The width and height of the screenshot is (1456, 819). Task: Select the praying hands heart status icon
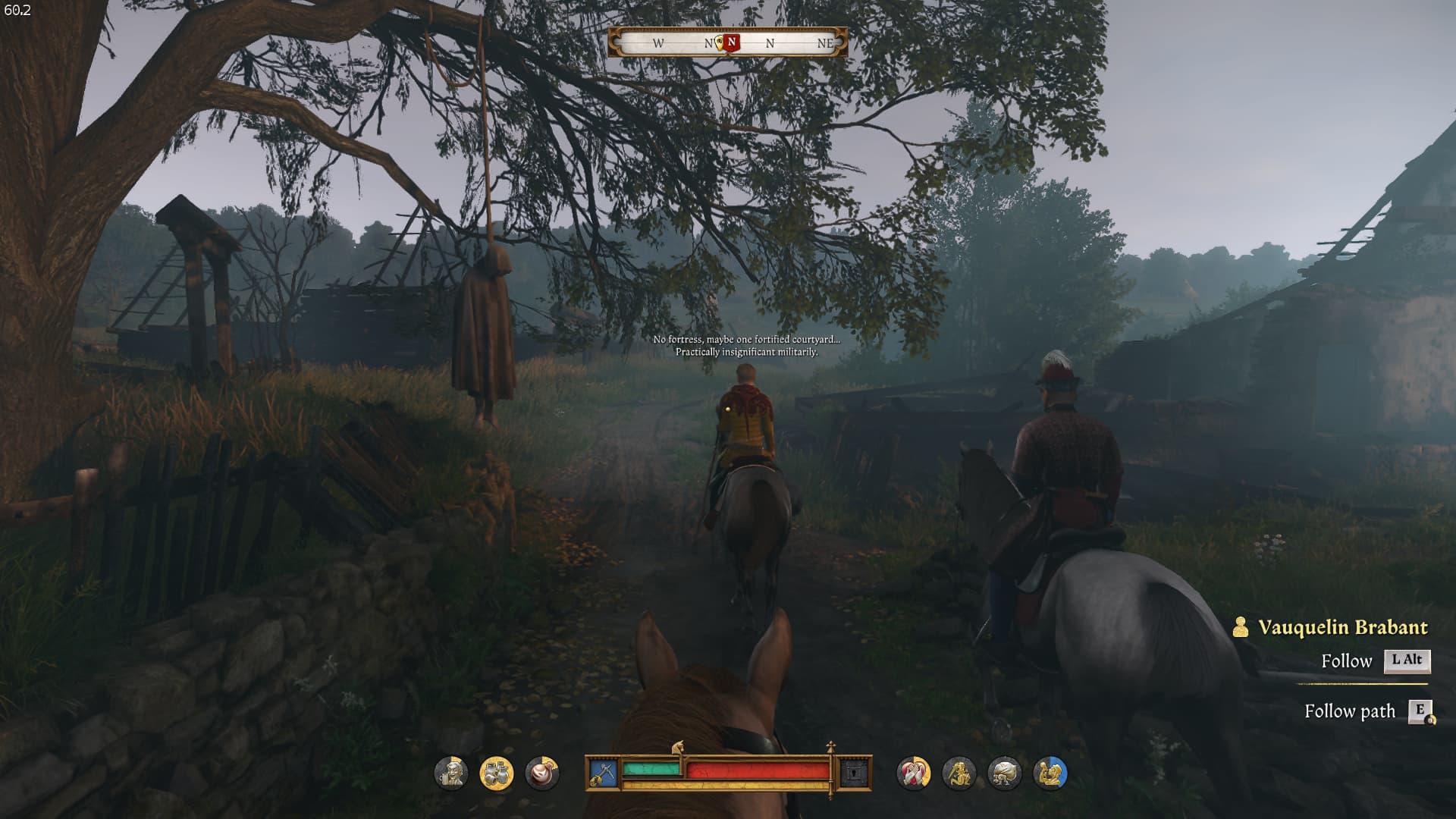point(913,773)
